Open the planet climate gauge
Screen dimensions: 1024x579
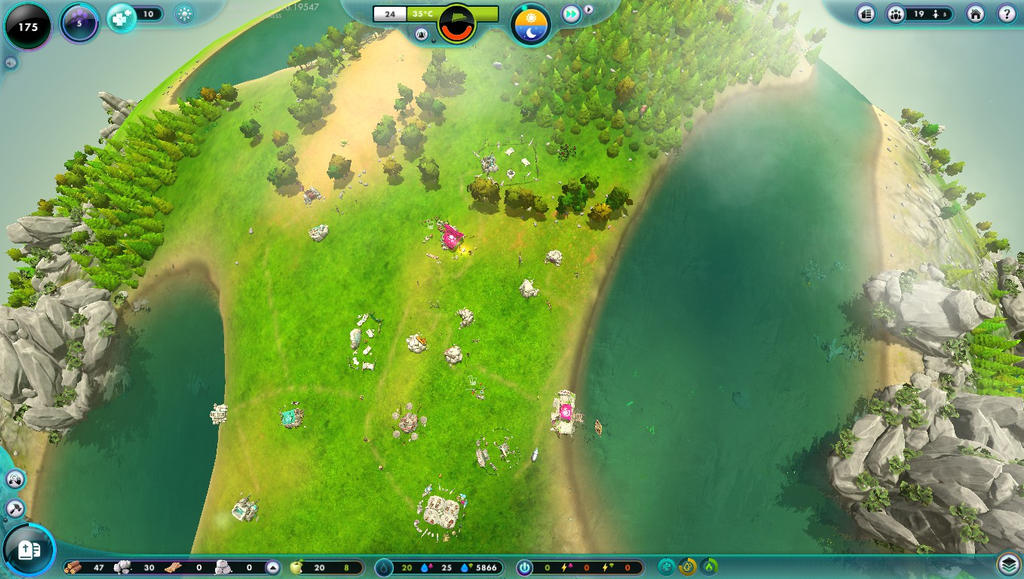coord(457,23)
